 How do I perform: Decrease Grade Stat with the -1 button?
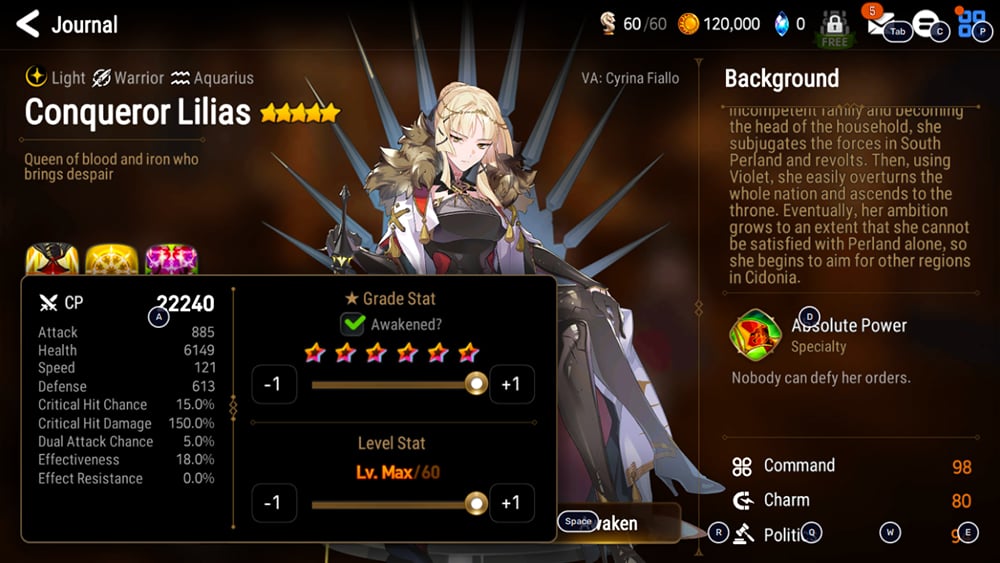pos(273,385)
